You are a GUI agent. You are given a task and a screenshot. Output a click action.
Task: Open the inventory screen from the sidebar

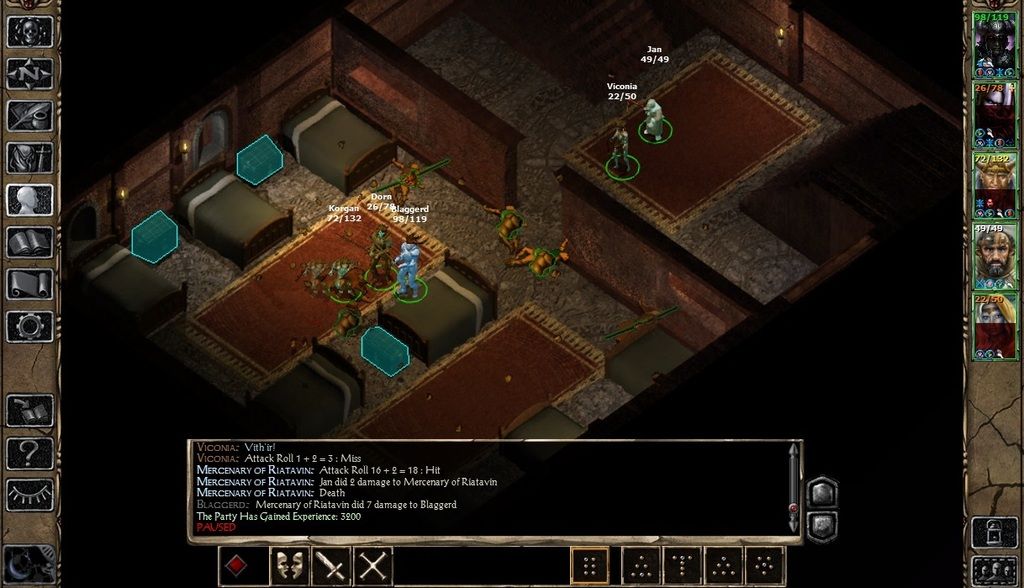click(30, 157)
